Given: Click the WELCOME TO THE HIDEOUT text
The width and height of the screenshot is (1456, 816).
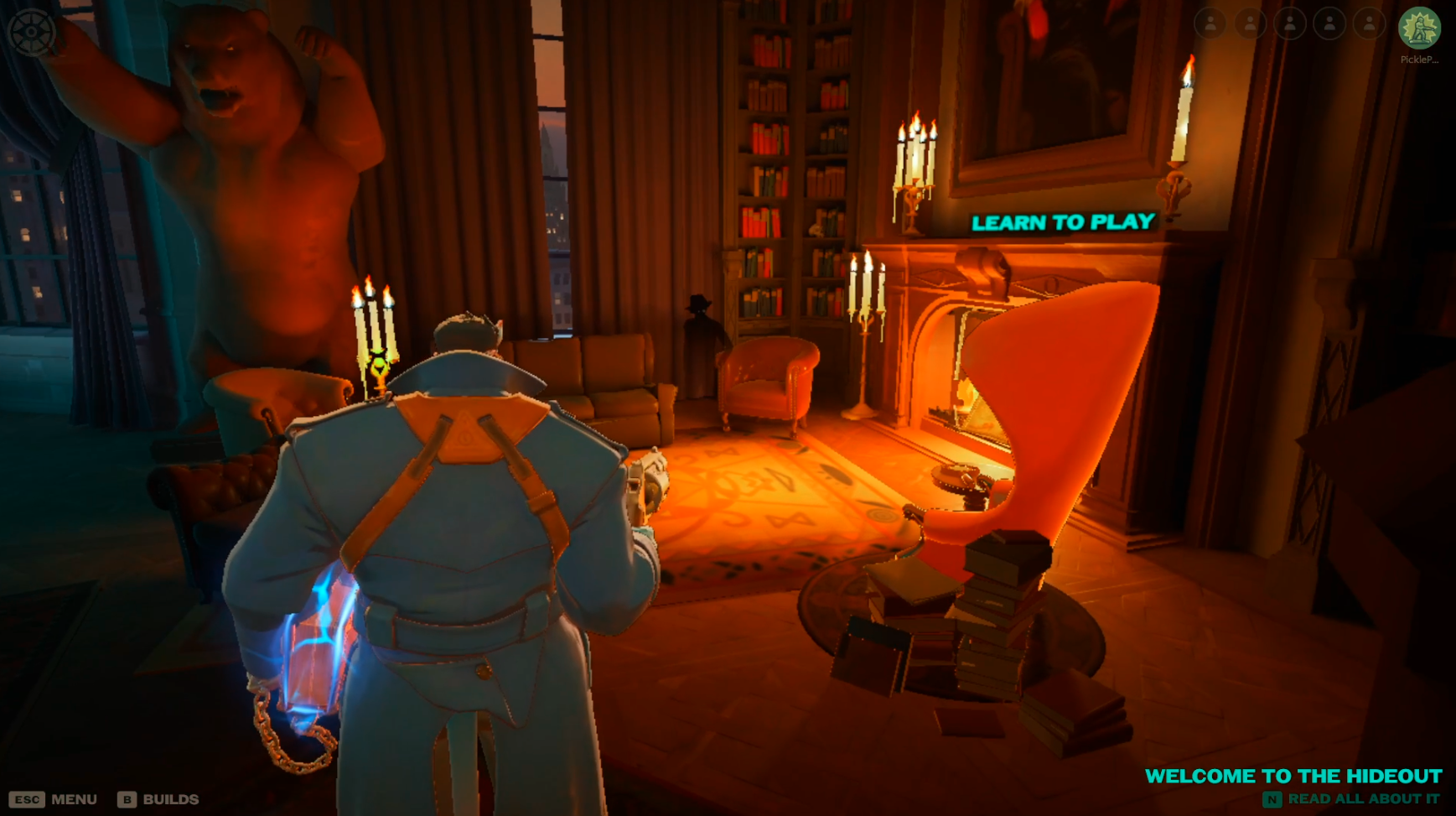Looking at the screenshot, I should pyautogui.click(x=1294, y=777).
